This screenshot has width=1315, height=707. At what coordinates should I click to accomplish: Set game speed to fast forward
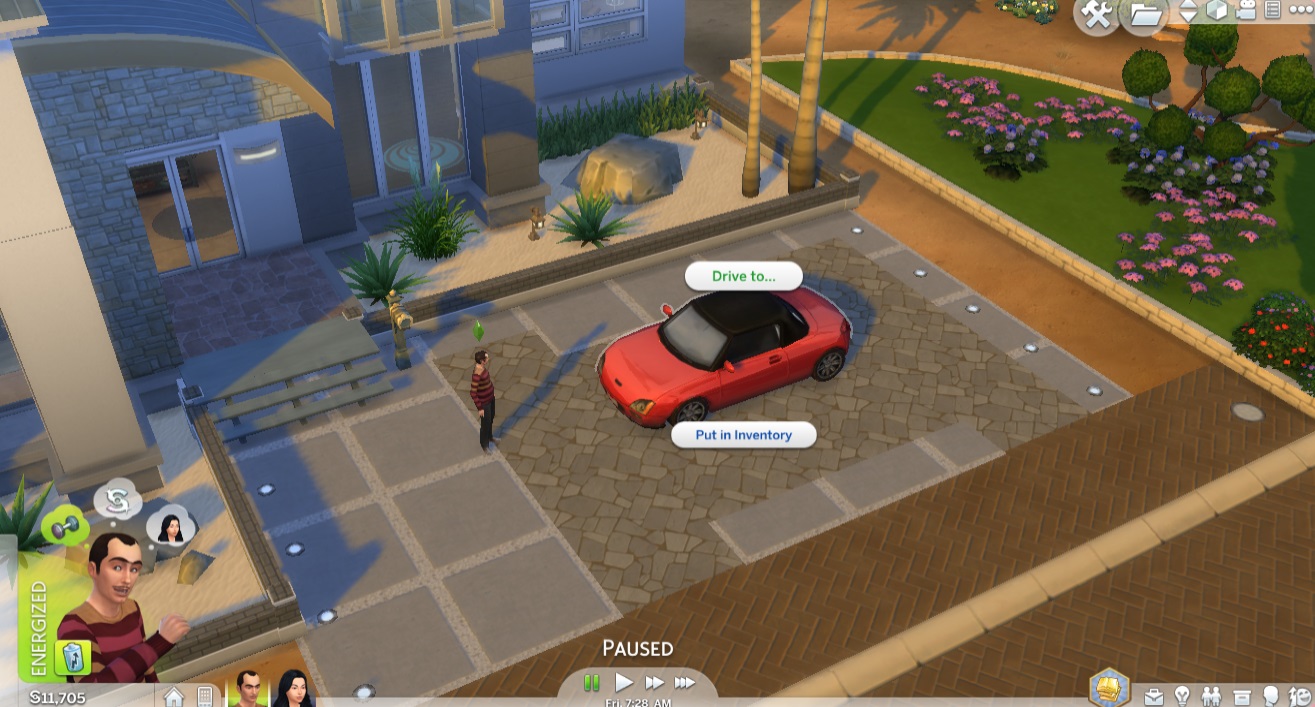[x=654, y=682]
